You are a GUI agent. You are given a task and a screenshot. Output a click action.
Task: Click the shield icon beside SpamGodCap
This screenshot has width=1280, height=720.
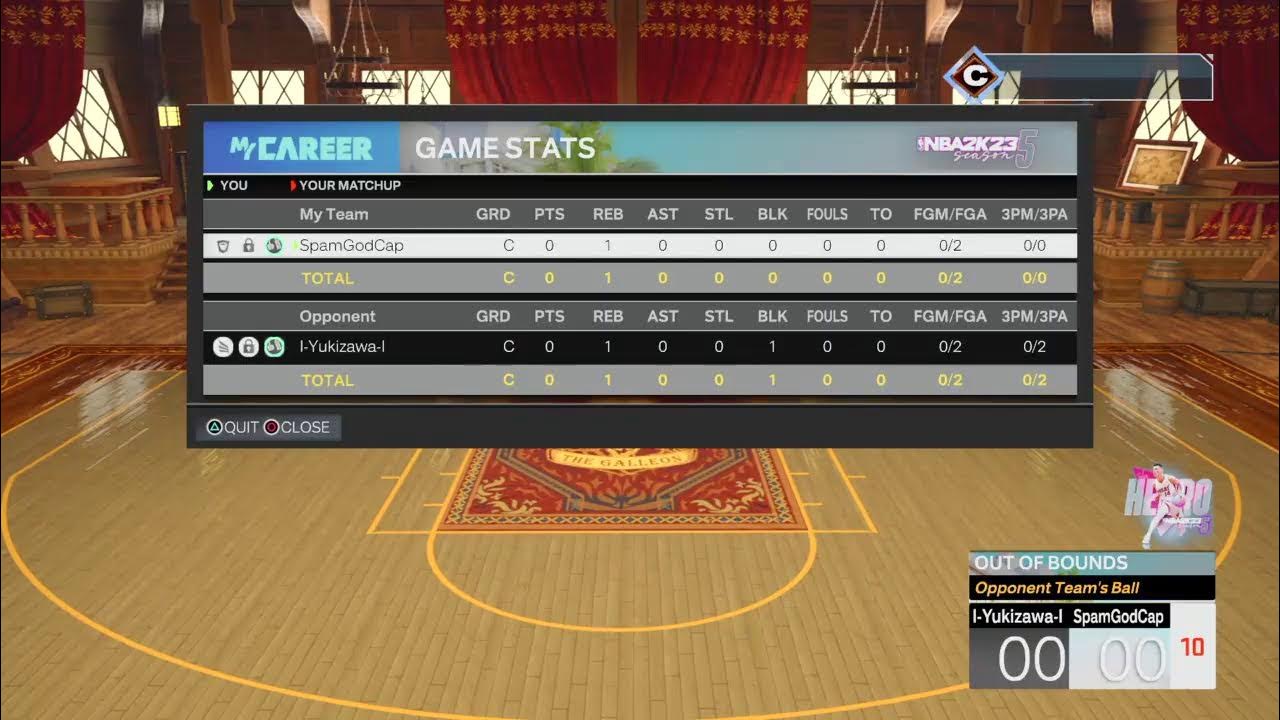222,245
